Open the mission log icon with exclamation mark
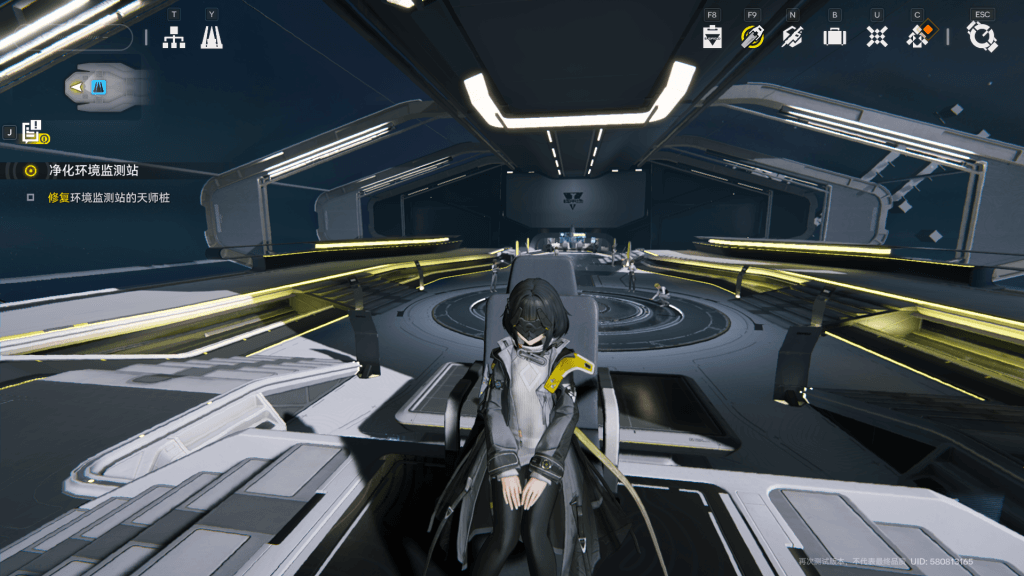Screen dimensions: 1024x576 33,131
